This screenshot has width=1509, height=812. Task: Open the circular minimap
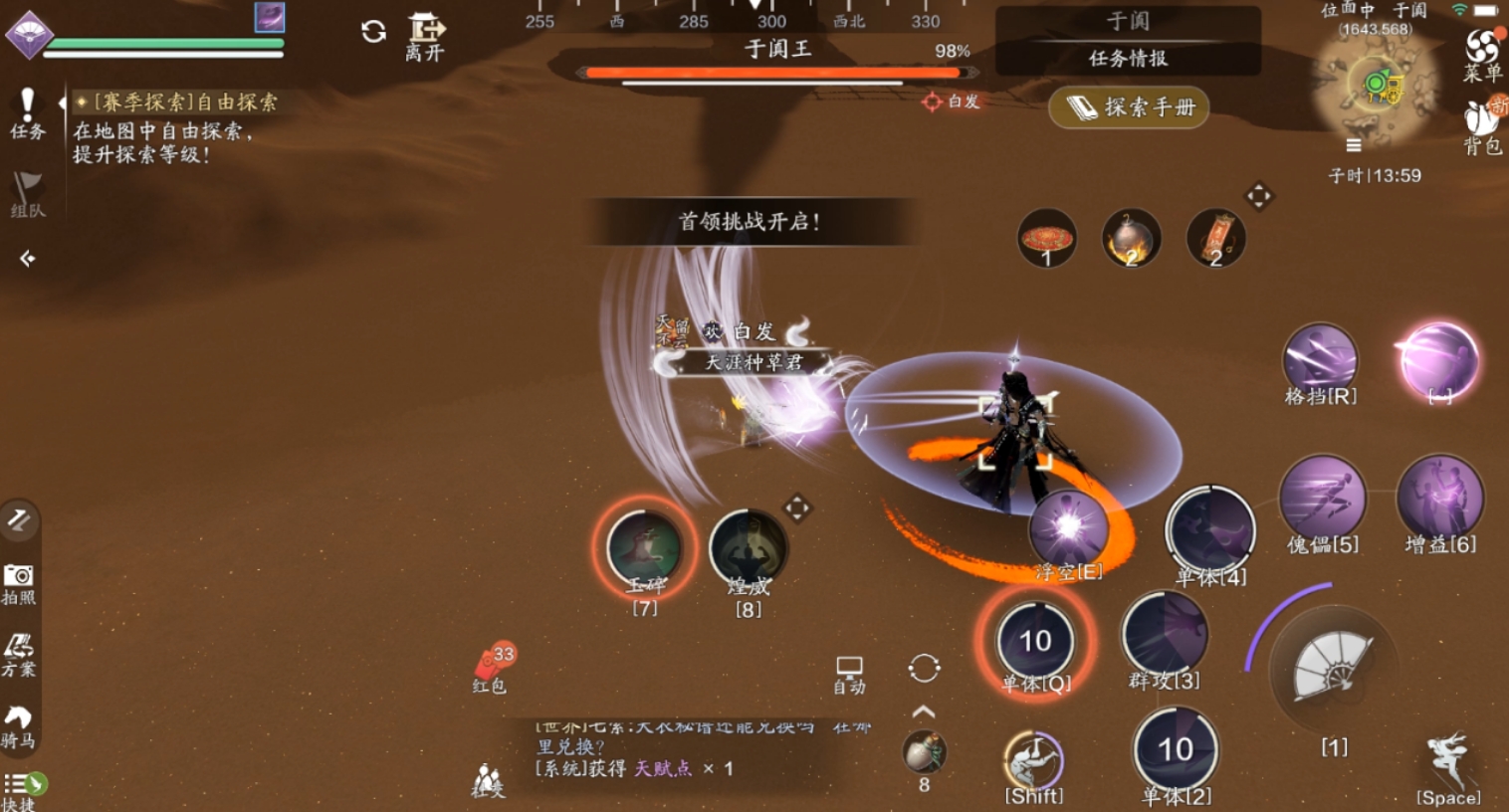1379,86
